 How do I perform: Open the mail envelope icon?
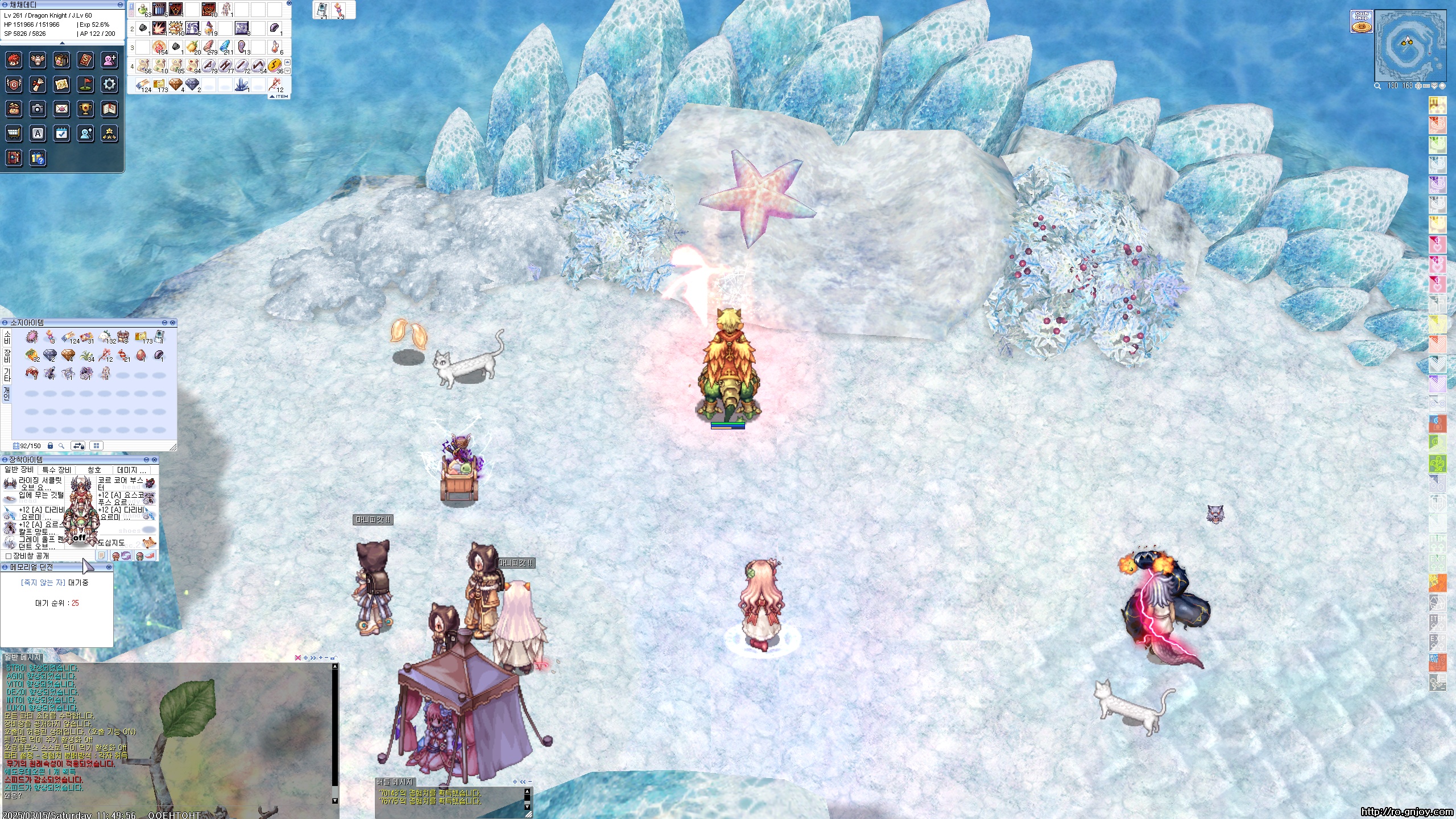61,109
